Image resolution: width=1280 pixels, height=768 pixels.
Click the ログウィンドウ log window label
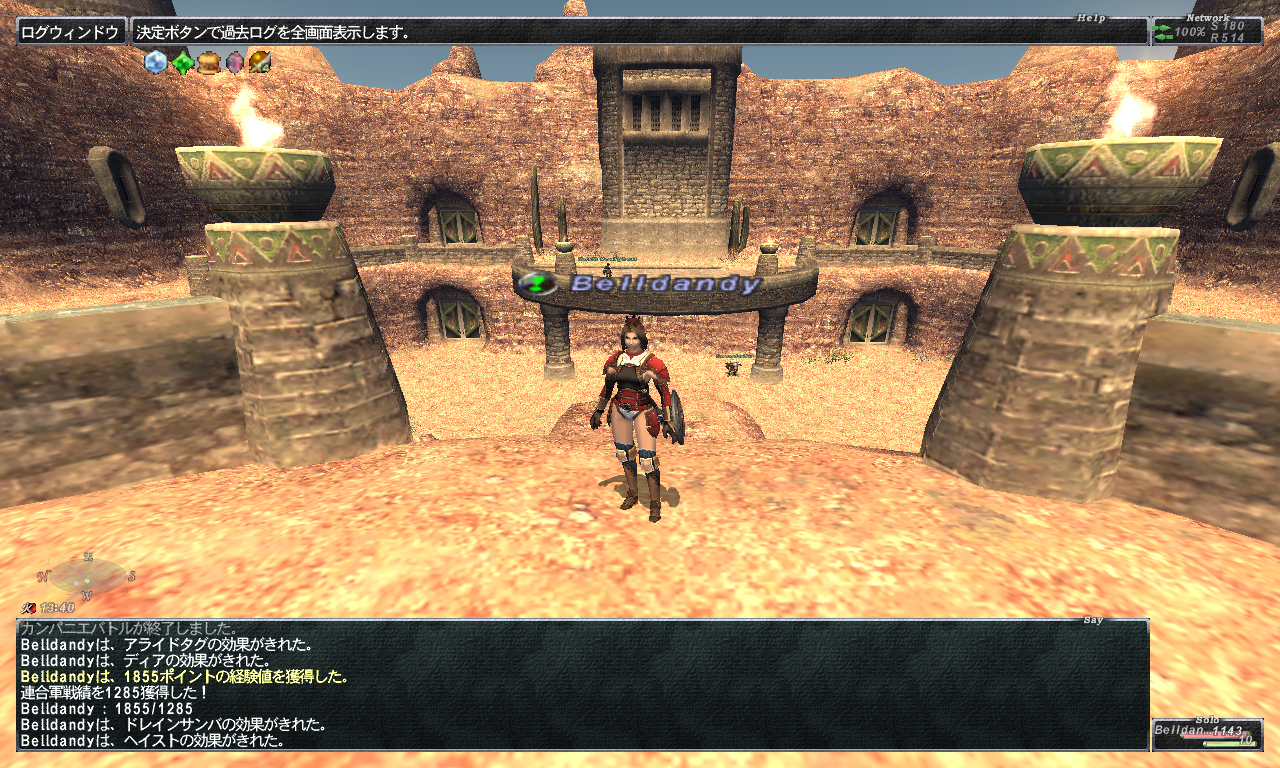72,32
